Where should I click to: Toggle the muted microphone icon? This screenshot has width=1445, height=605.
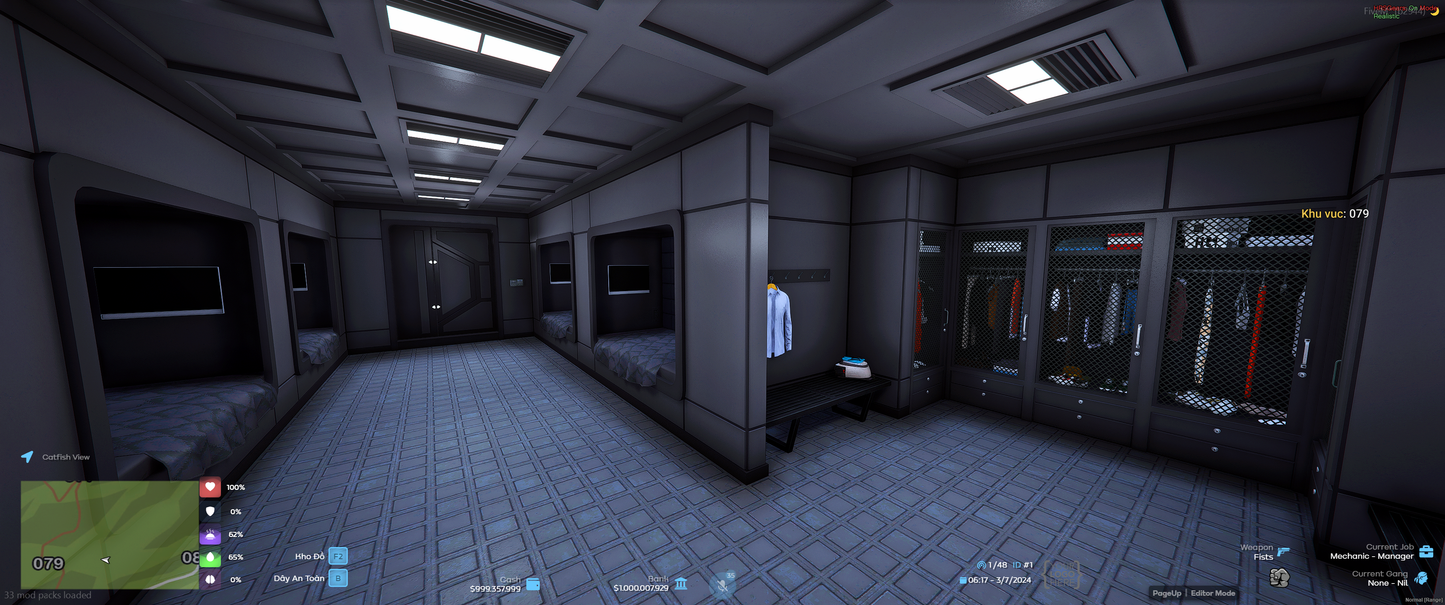pyautogui.click(x=723, y=584)
